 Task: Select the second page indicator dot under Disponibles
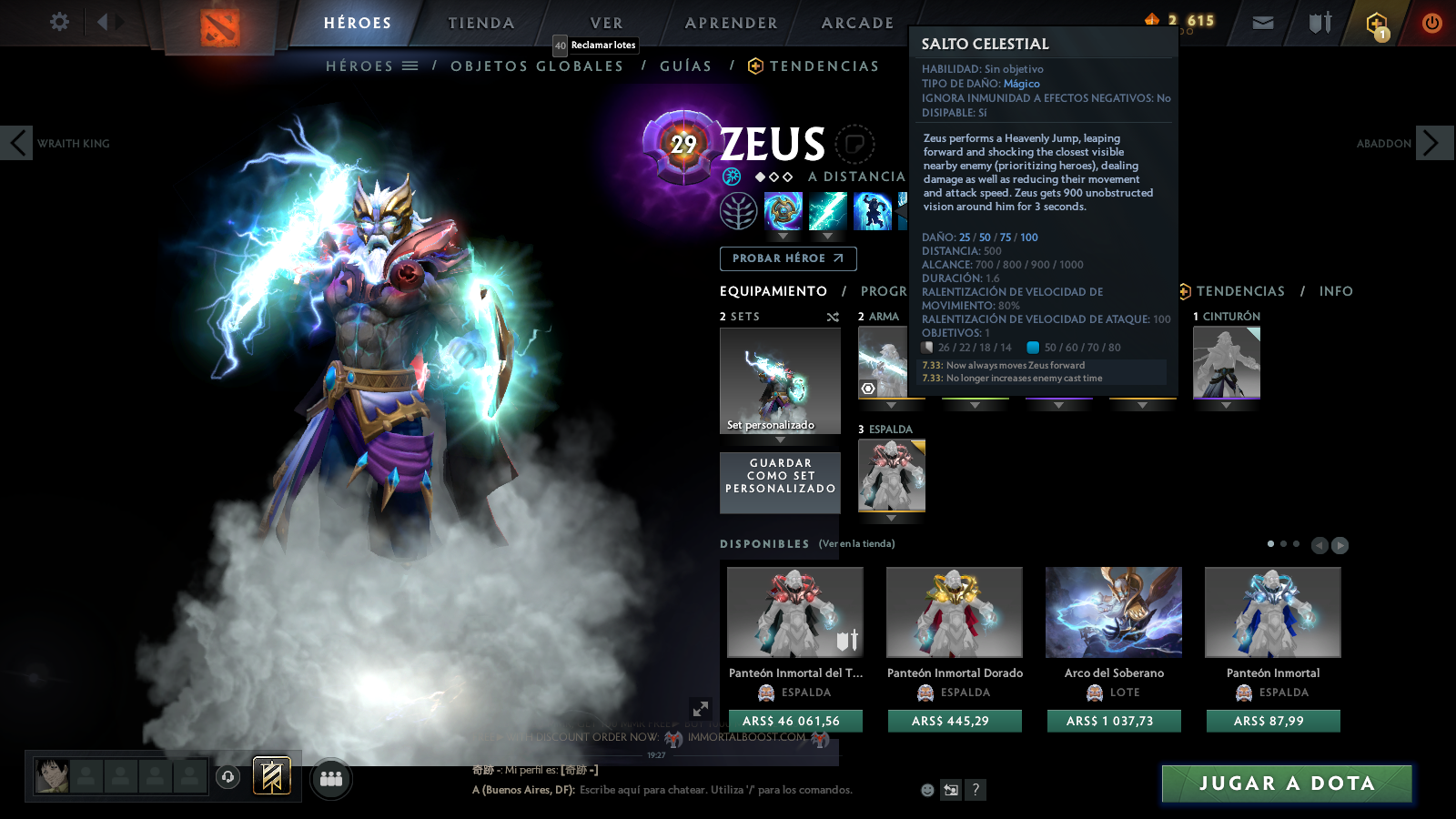pyautogui.click(x=1284, y=543)
